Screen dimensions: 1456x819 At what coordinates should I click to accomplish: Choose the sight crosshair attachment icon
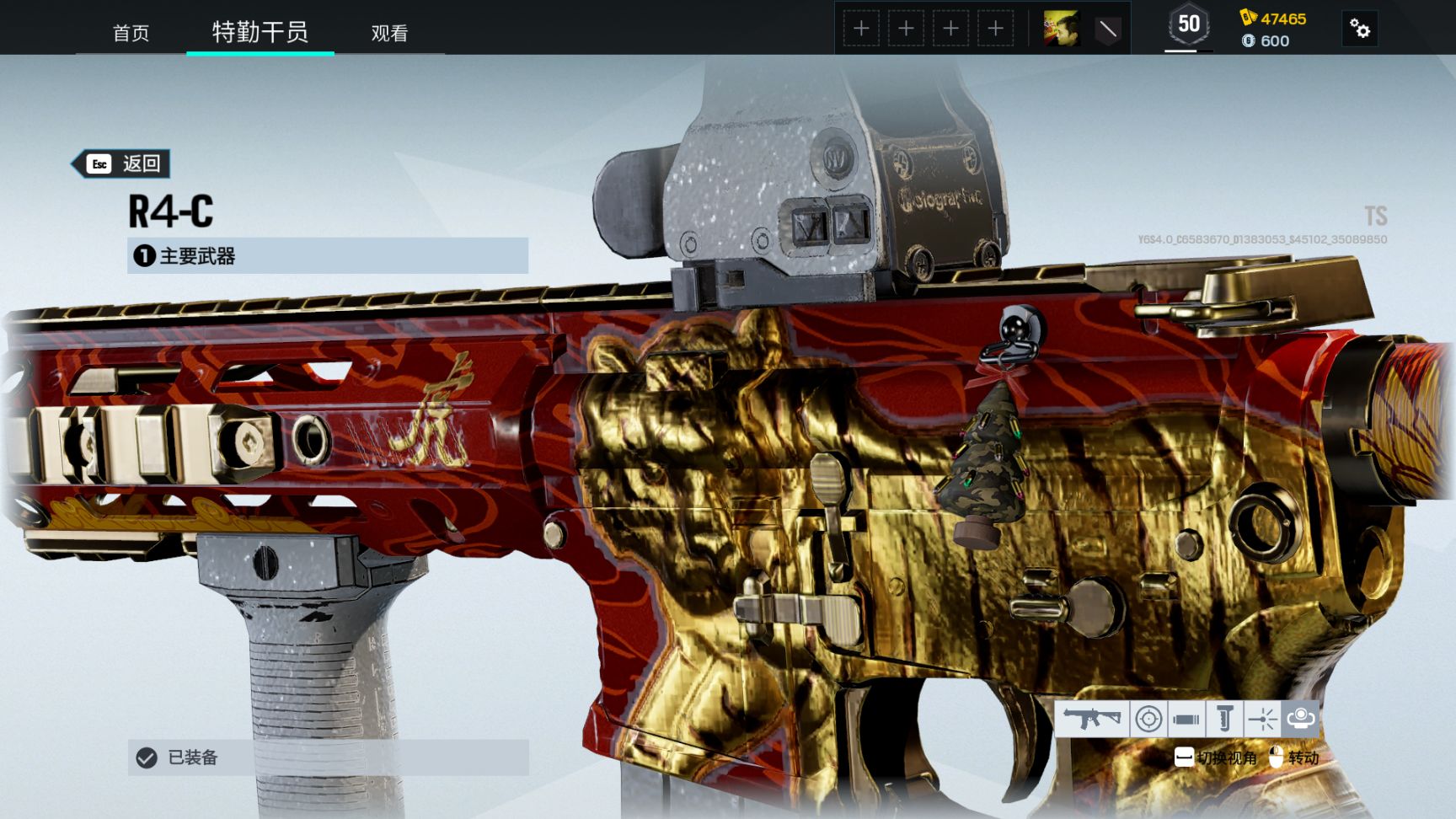pyautogui.click(x=1148, y=719)
